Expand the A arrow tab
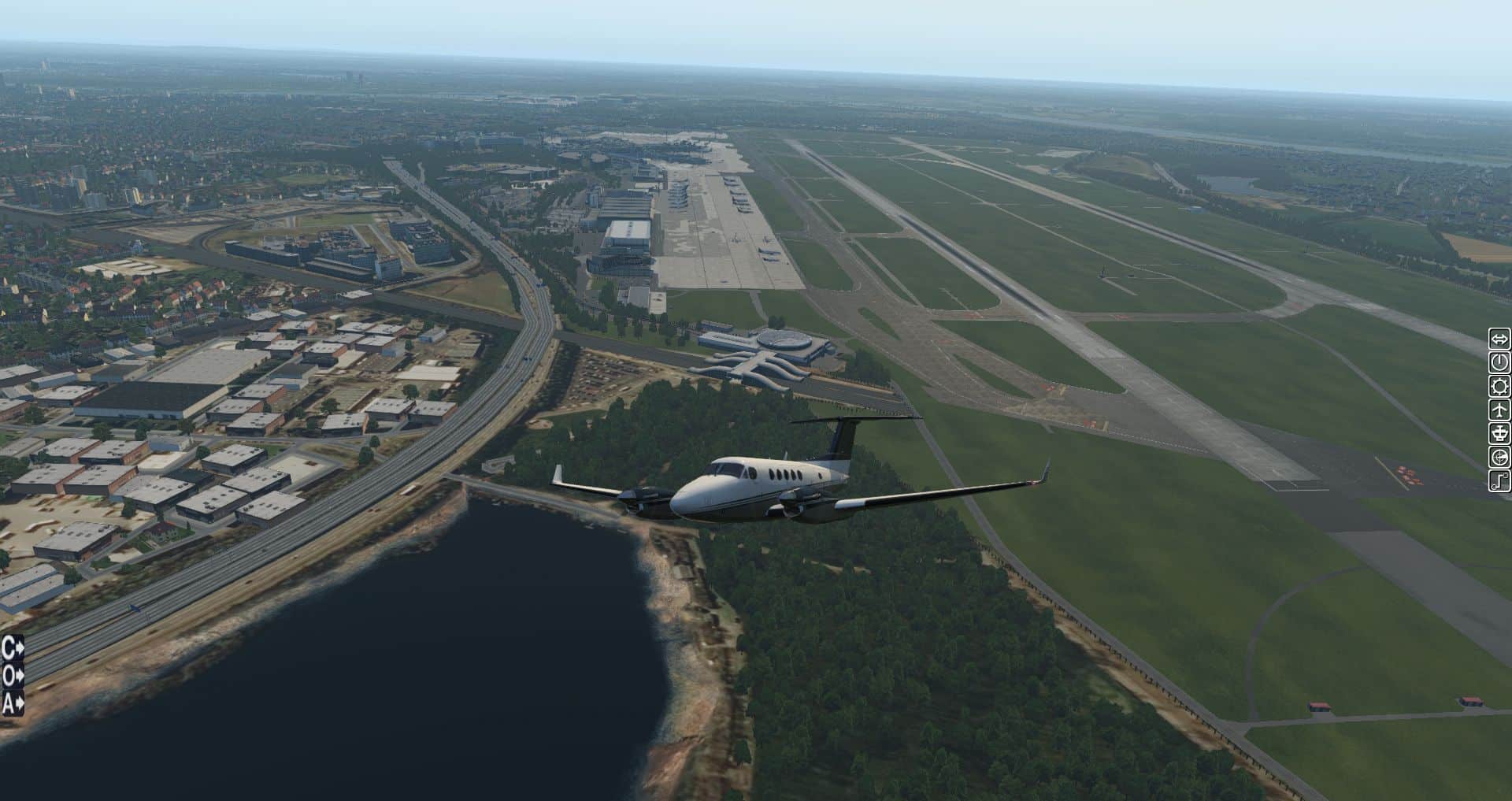 [x=13, y=703]
